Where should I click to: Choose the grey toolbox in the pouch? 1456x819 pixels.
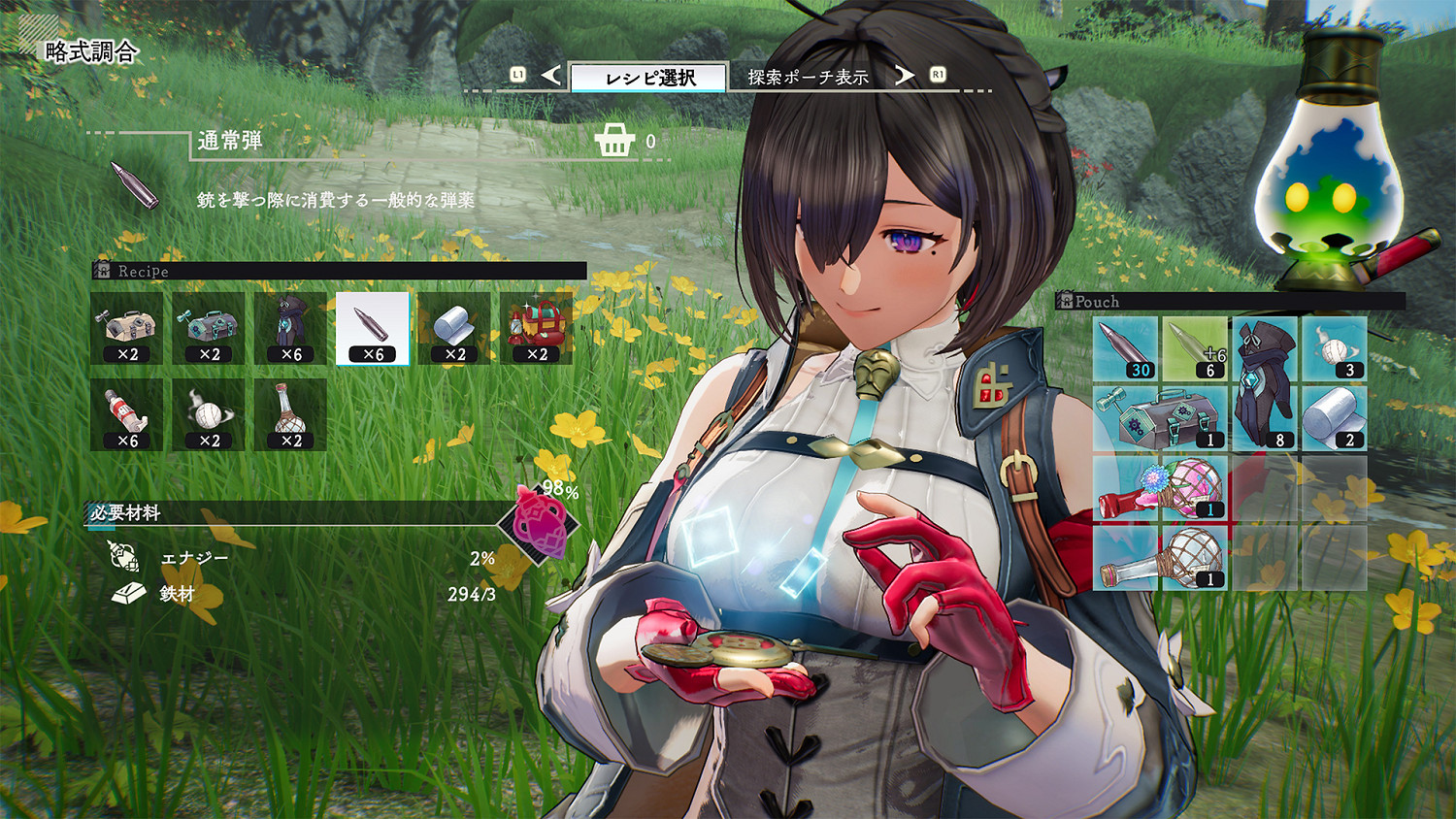tap(1160, 419)
